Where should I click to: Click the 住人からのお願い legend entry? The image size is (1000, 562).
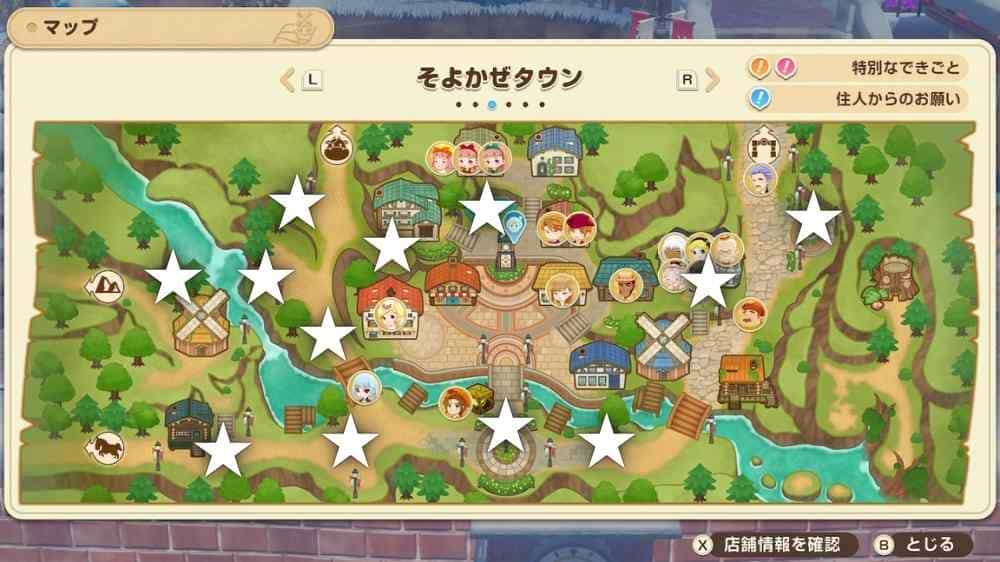point(858,98)
